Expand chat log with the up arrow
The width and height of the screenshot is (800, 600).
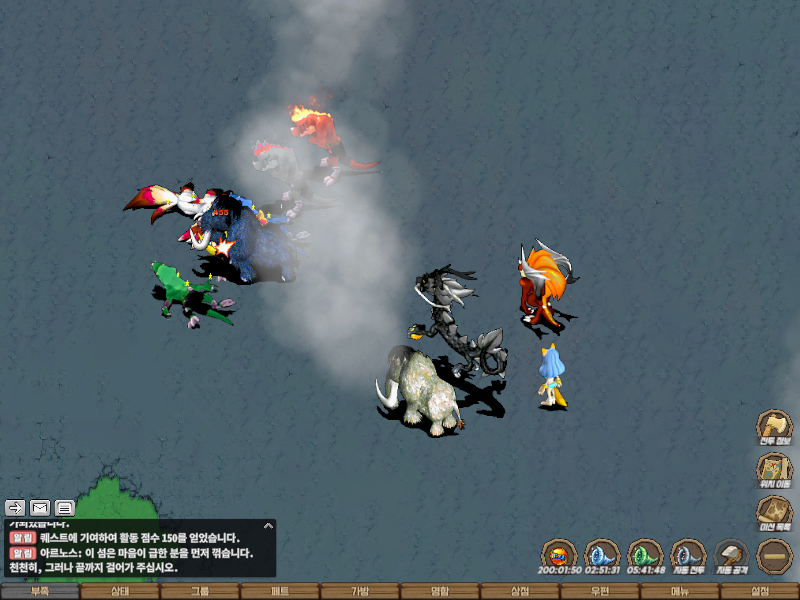click(268, 525)
